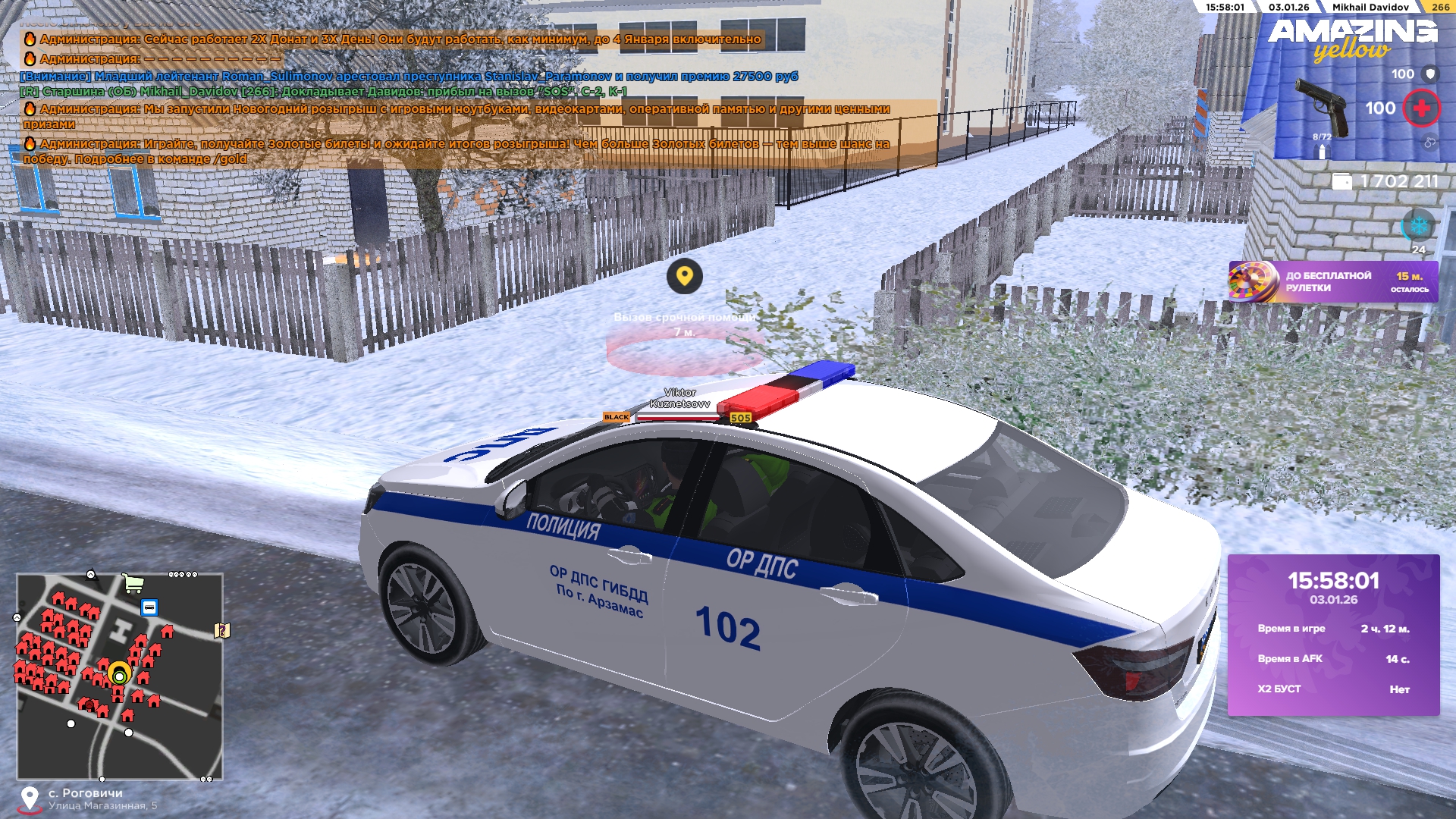Select the bus stop marker on minimap

tap(149, 607)
